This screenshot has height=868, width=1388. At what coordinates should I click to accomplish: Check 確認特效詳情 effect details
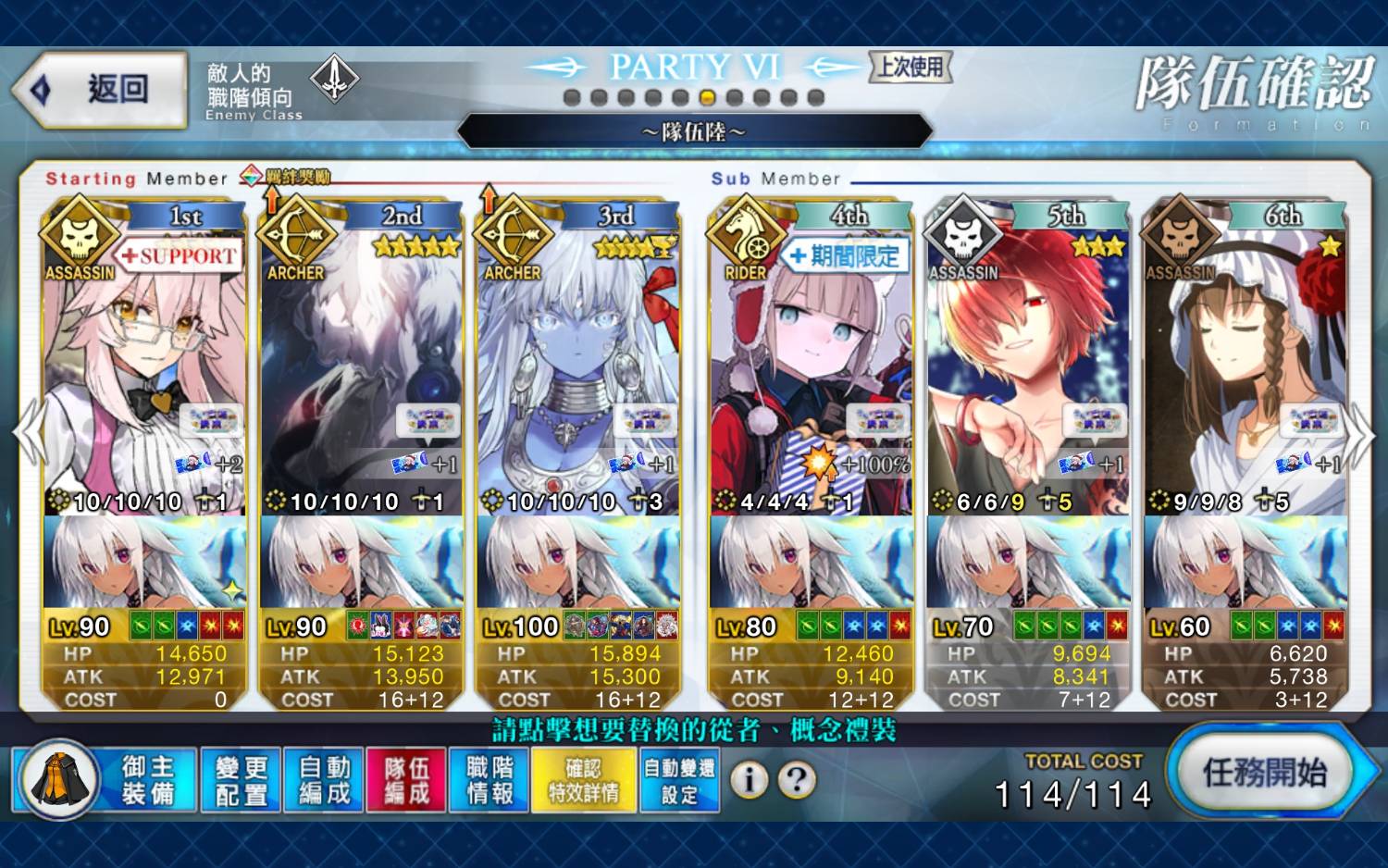click(584, 780)
